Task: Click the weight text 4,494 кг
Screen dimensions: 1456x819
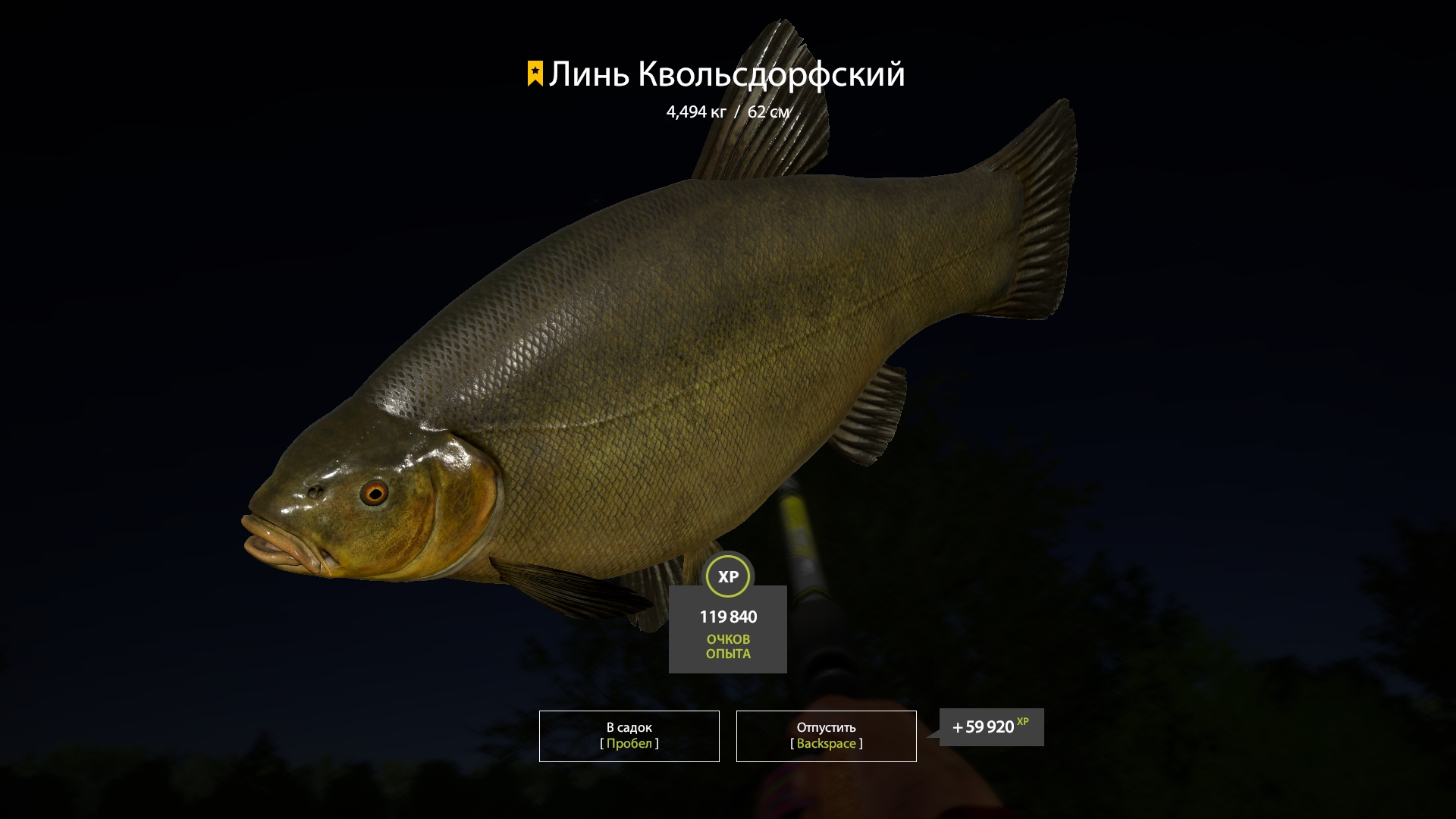Action: coord(695,111)
